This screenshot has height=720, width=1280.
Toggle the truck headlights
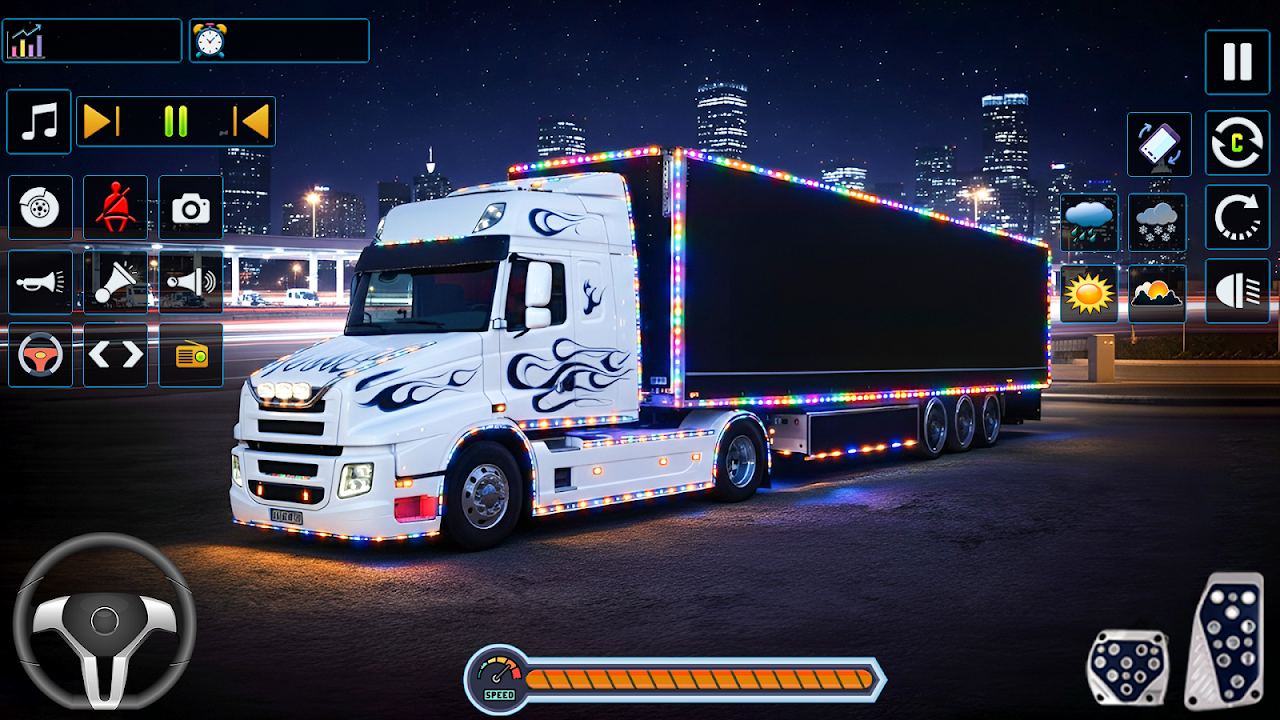tap(1237, 291)
